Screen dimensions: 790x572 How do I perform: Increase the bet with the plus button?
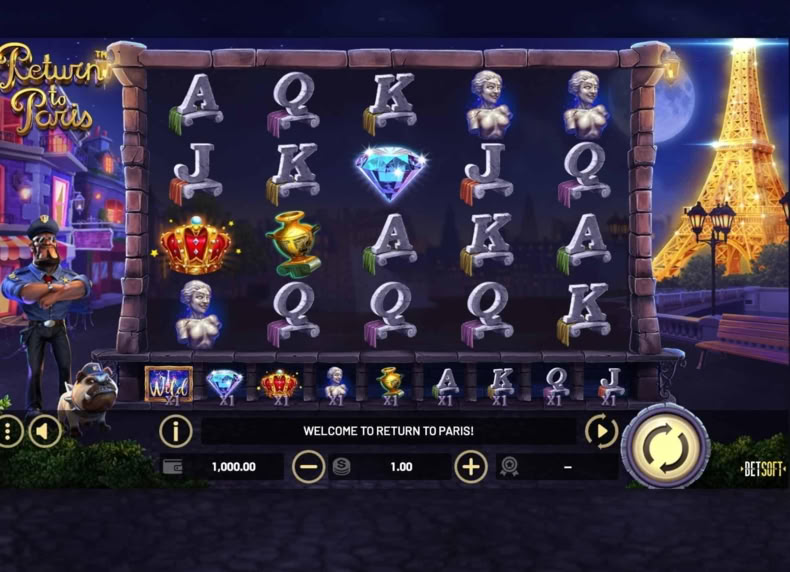pos(471,466)
